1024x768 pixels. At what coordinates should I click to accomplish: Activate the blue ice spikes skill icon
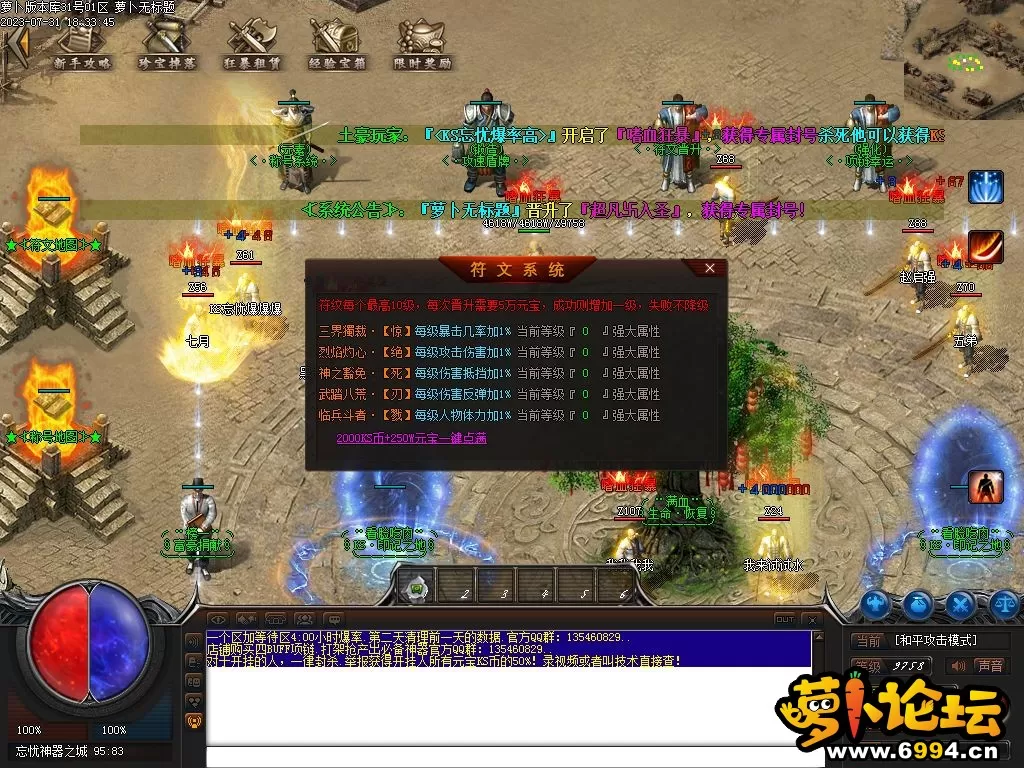(x=985, y=187)
